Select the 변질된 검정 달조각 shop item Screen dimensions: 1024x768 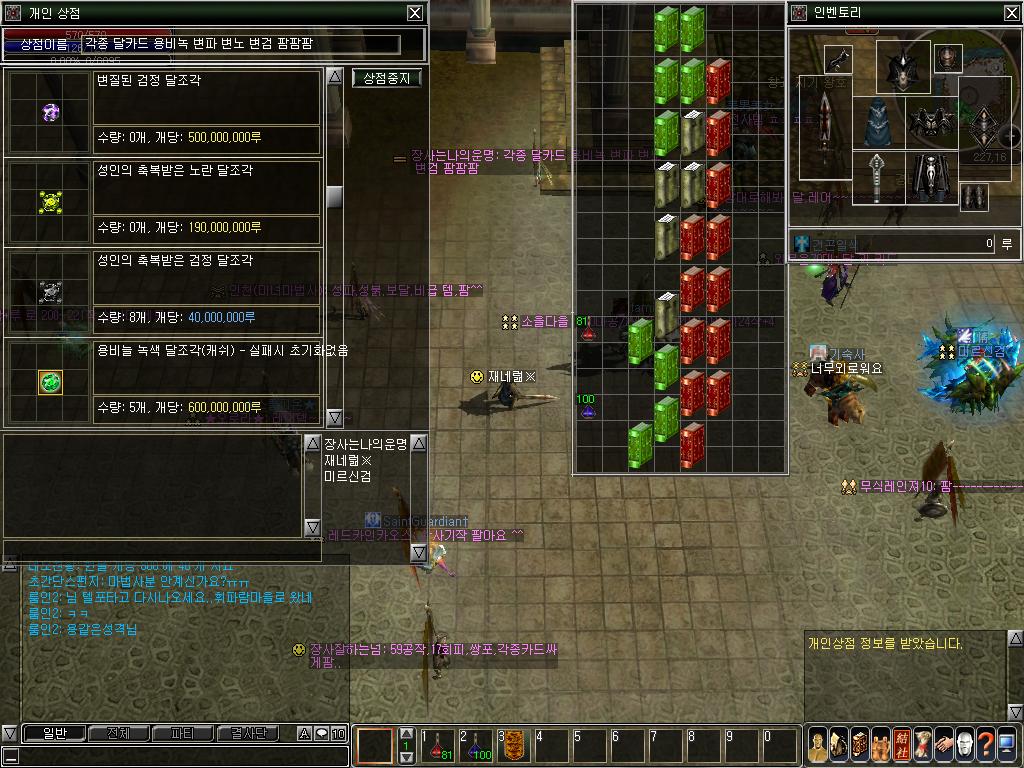point(50,111)
